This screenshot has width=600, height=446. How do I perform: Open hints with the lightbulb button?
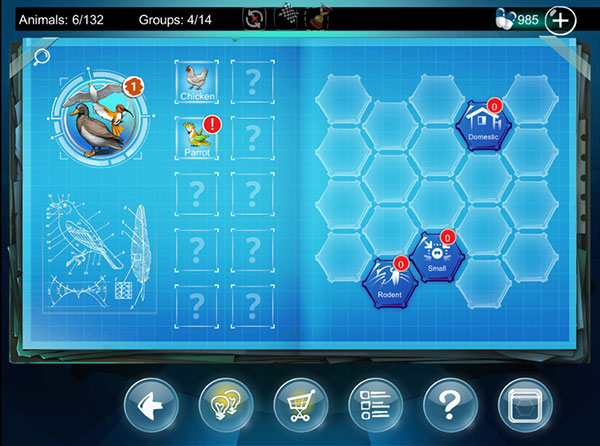(x=226, y=407)
